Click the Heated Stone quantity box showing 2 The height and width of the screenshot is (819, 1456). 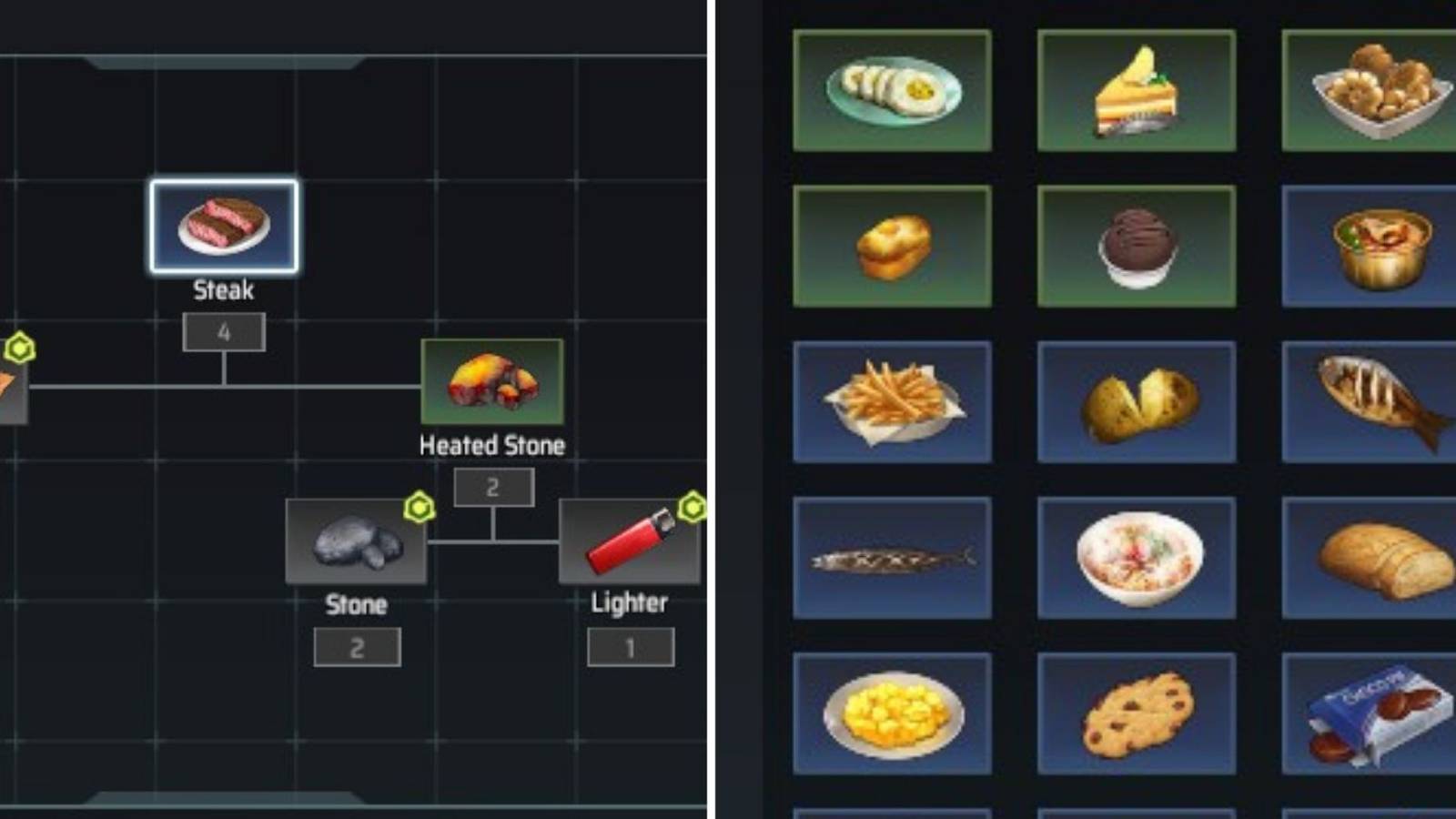coord(491,487)
